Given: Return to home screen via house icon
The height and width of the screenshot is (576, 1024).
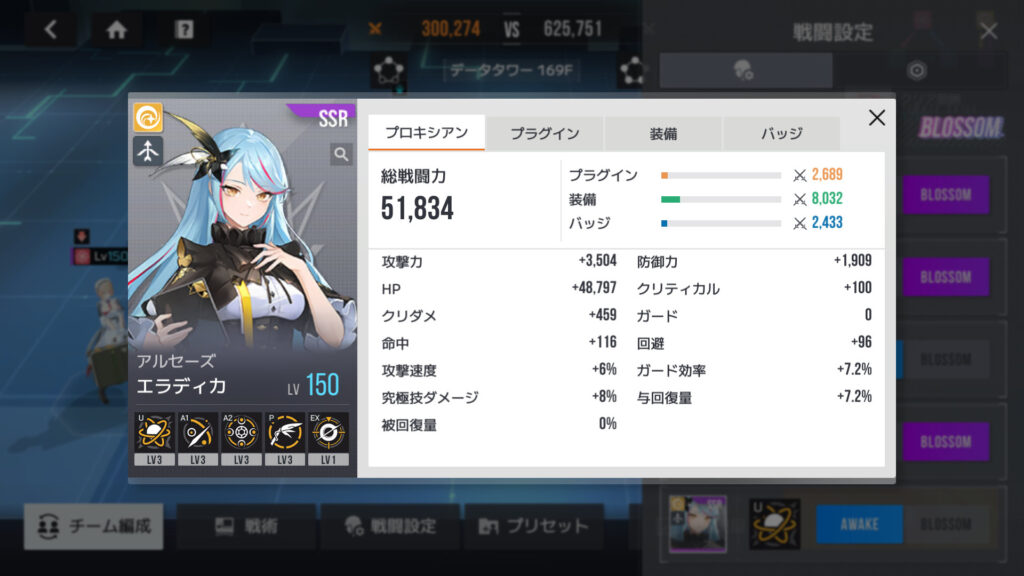Looking at the screenshot, I should point(117,30).
